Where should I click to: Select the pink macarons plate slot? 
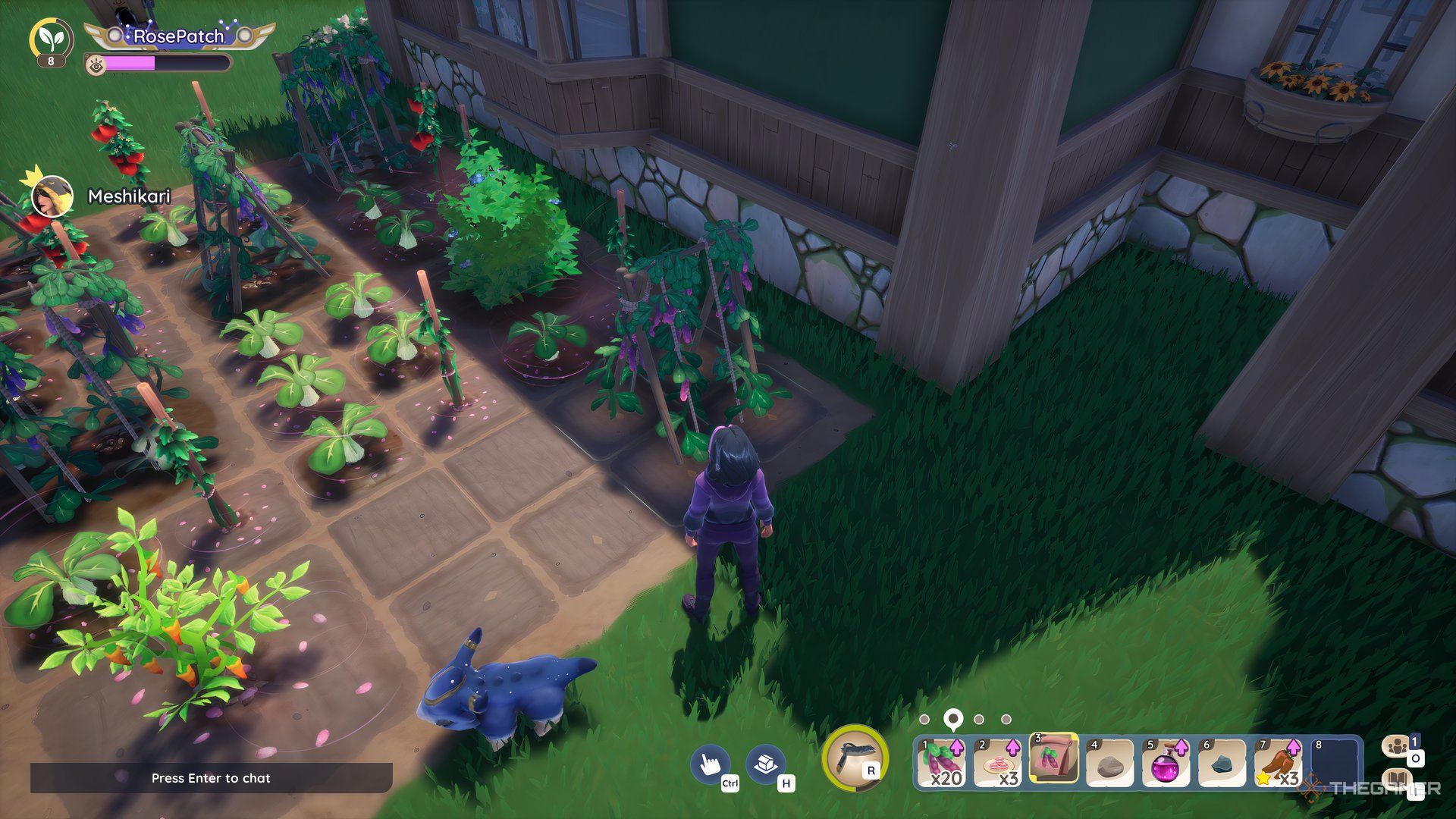pyautogui.click(x=997, y=763)
